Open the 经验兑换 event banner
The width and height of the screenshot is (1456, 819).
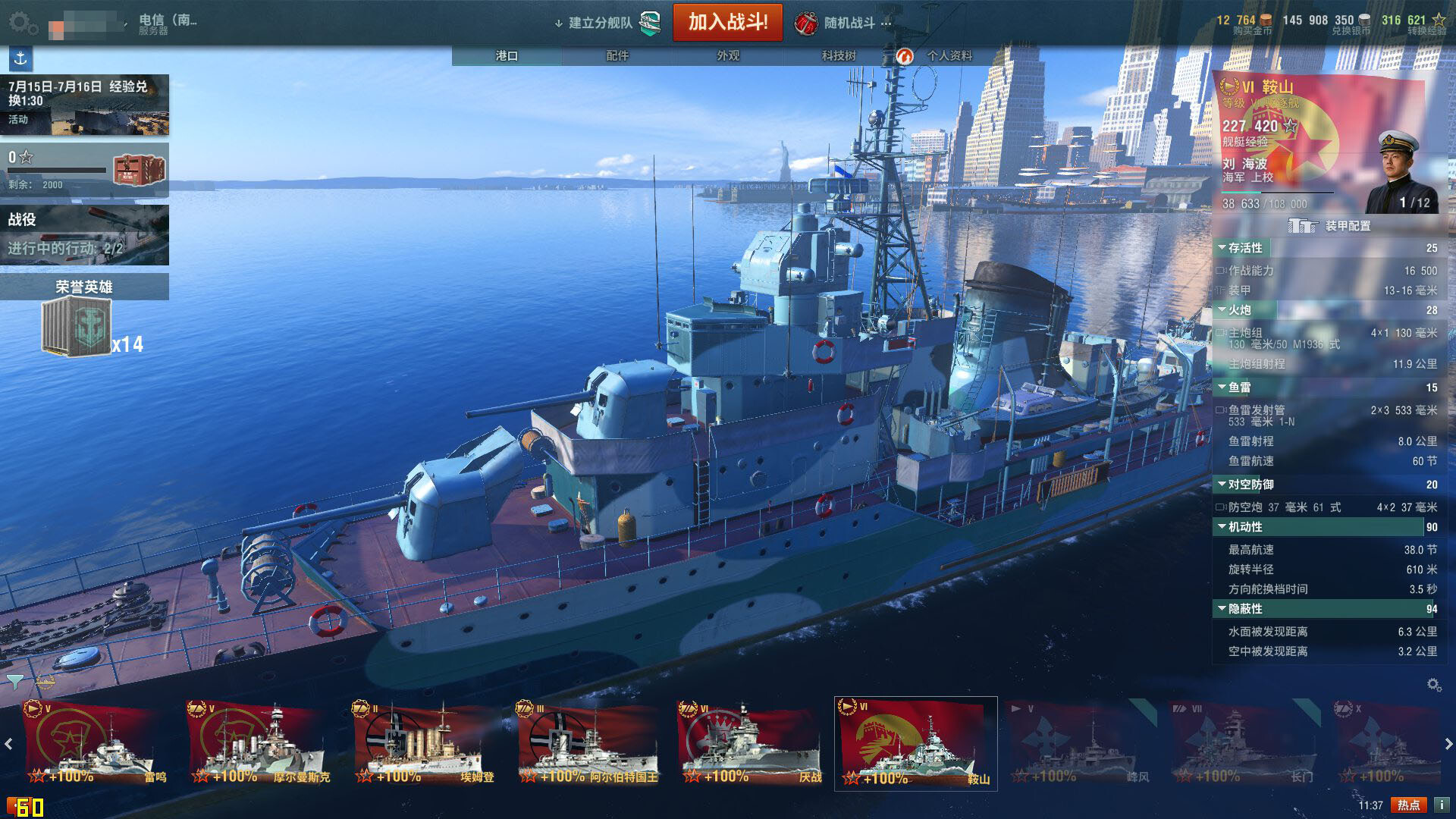click(84, 104)
